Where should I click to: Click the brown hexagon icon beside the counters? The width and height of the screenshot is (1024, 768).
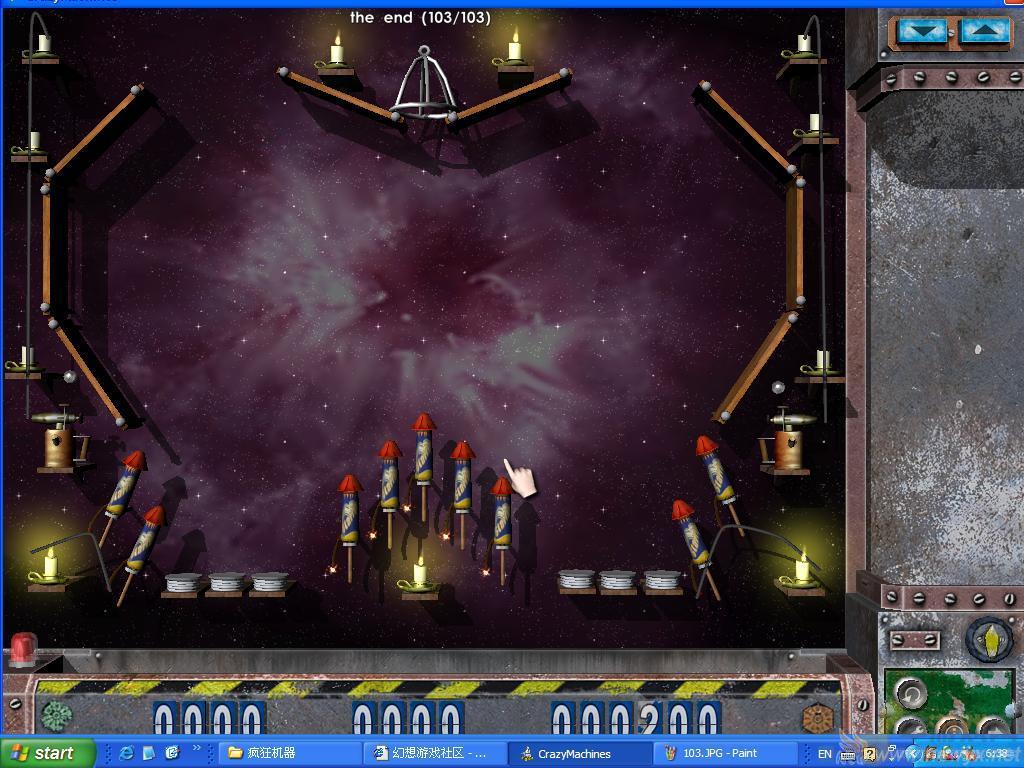pyautogui.click(x=818, y=718)
